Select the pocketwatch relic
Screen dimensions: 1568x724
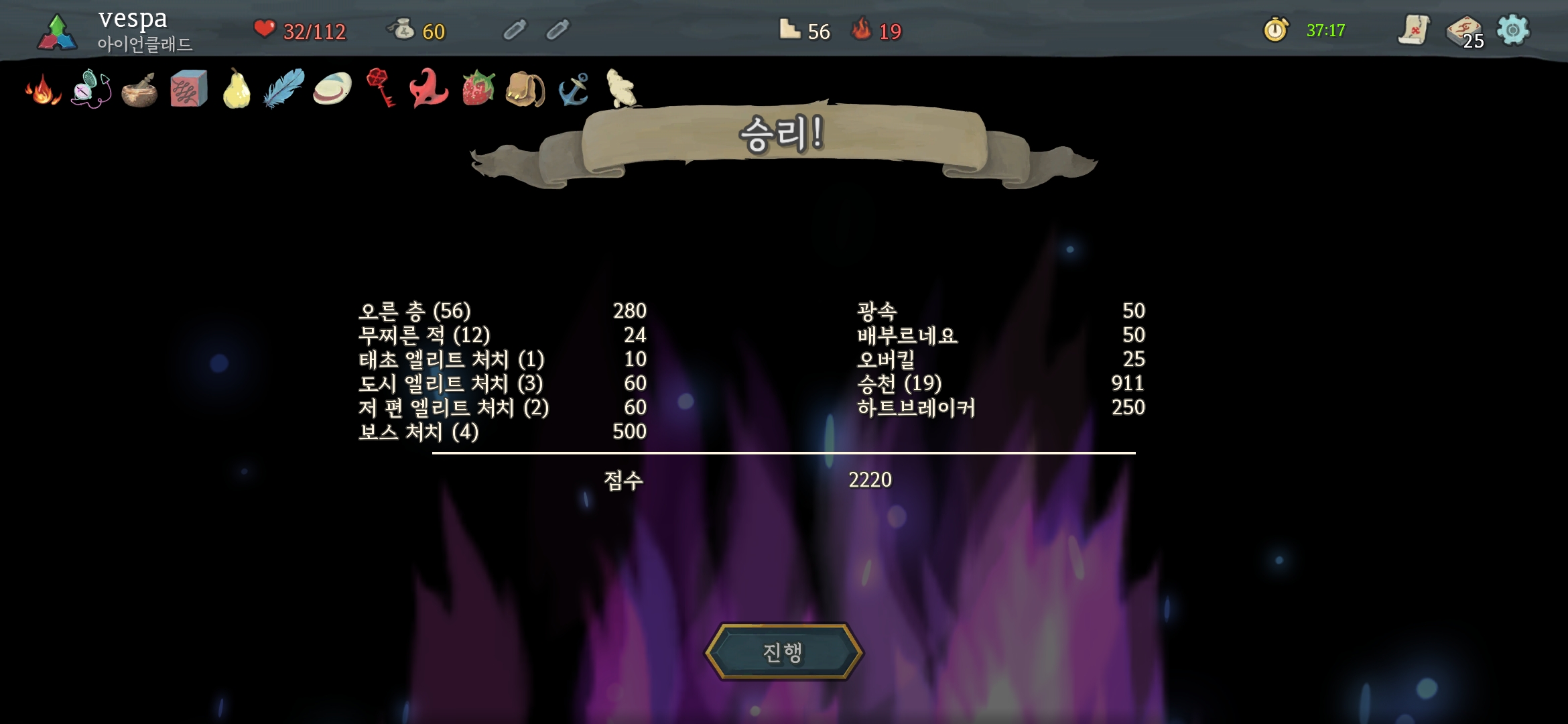(90, 89)
